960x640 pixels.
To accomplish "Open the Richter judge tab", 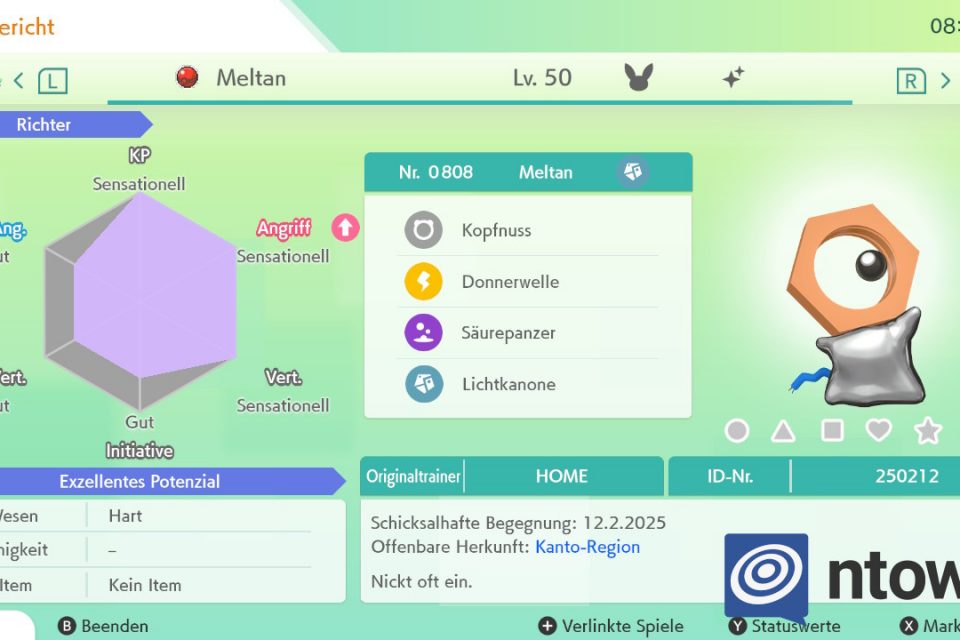I will coord(70,125).
